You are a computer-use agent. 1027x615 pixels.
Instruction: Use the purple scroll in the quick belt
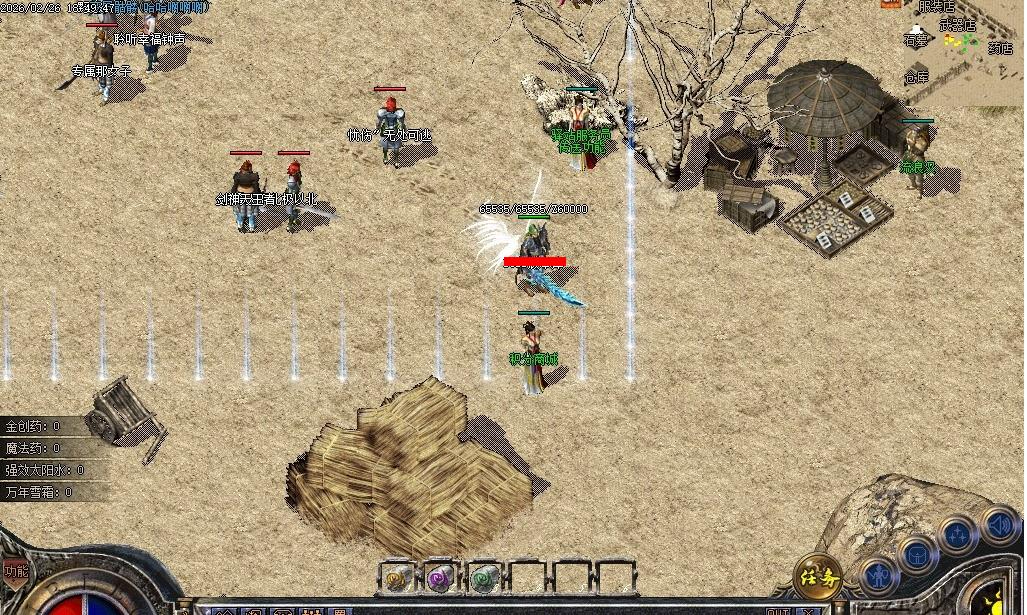pos(441,577)
